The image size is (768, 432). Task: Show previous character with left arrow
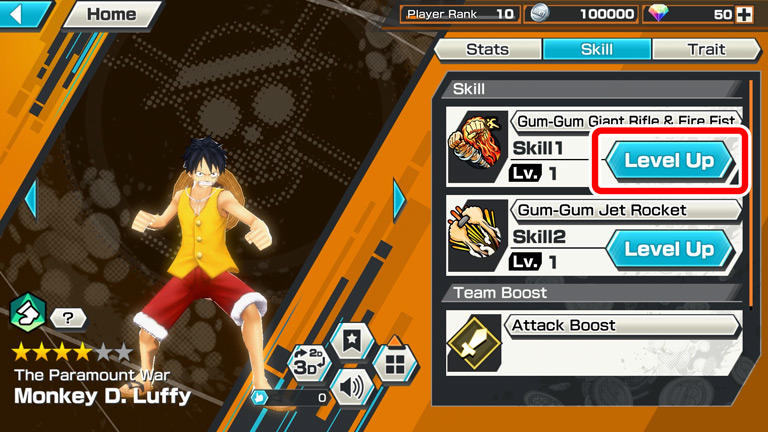30,199
